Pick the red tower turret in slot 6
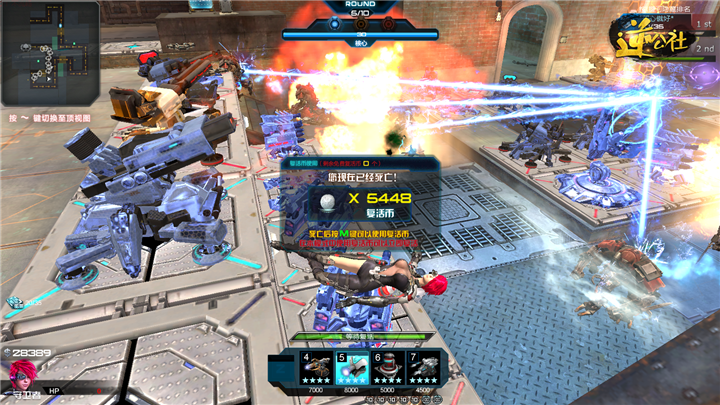Image resolution: width=720 pixels, height=405 pixels. pyautogui.click(x=389, y=368)
